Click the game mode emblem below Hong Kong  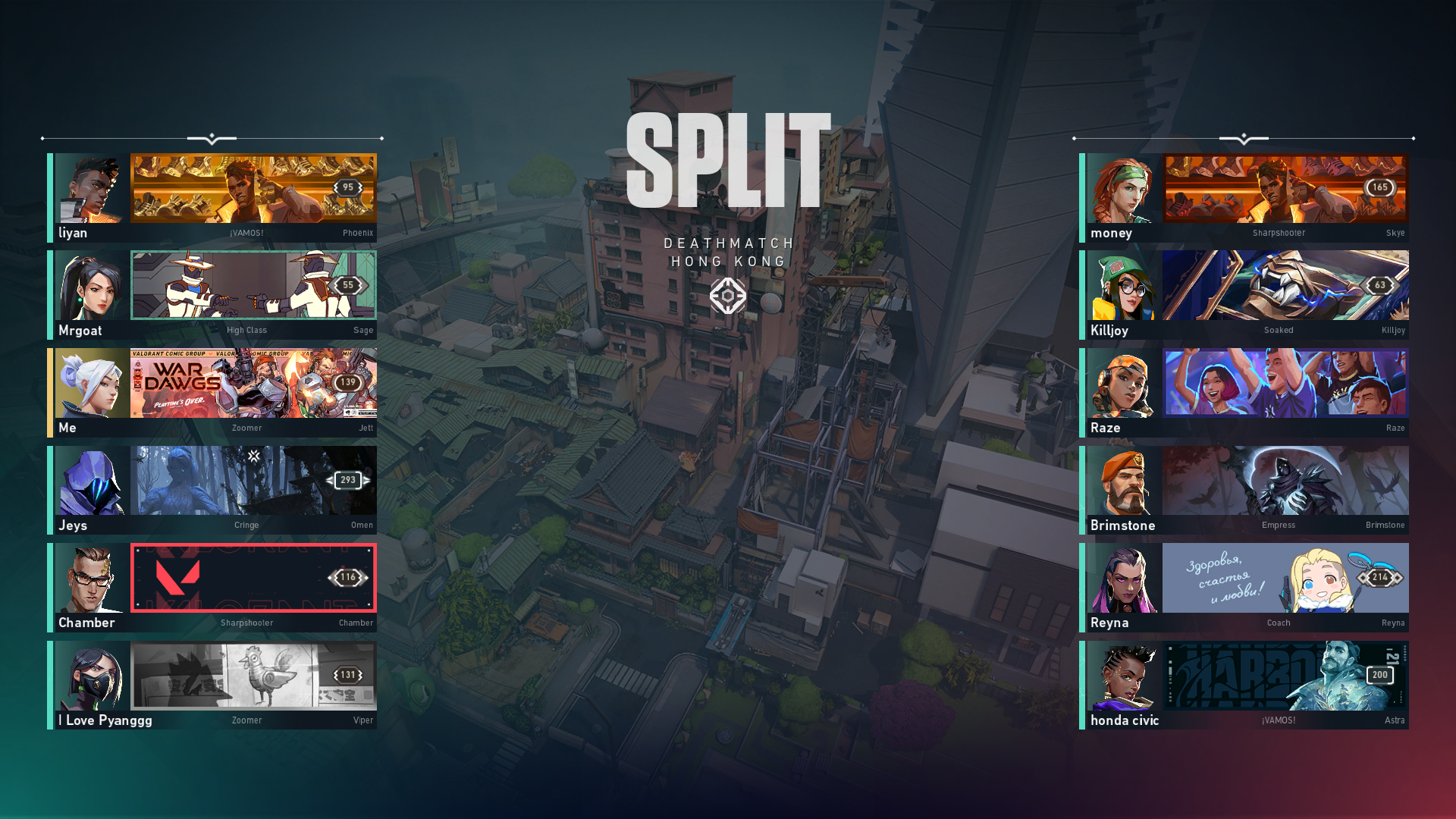728,296
